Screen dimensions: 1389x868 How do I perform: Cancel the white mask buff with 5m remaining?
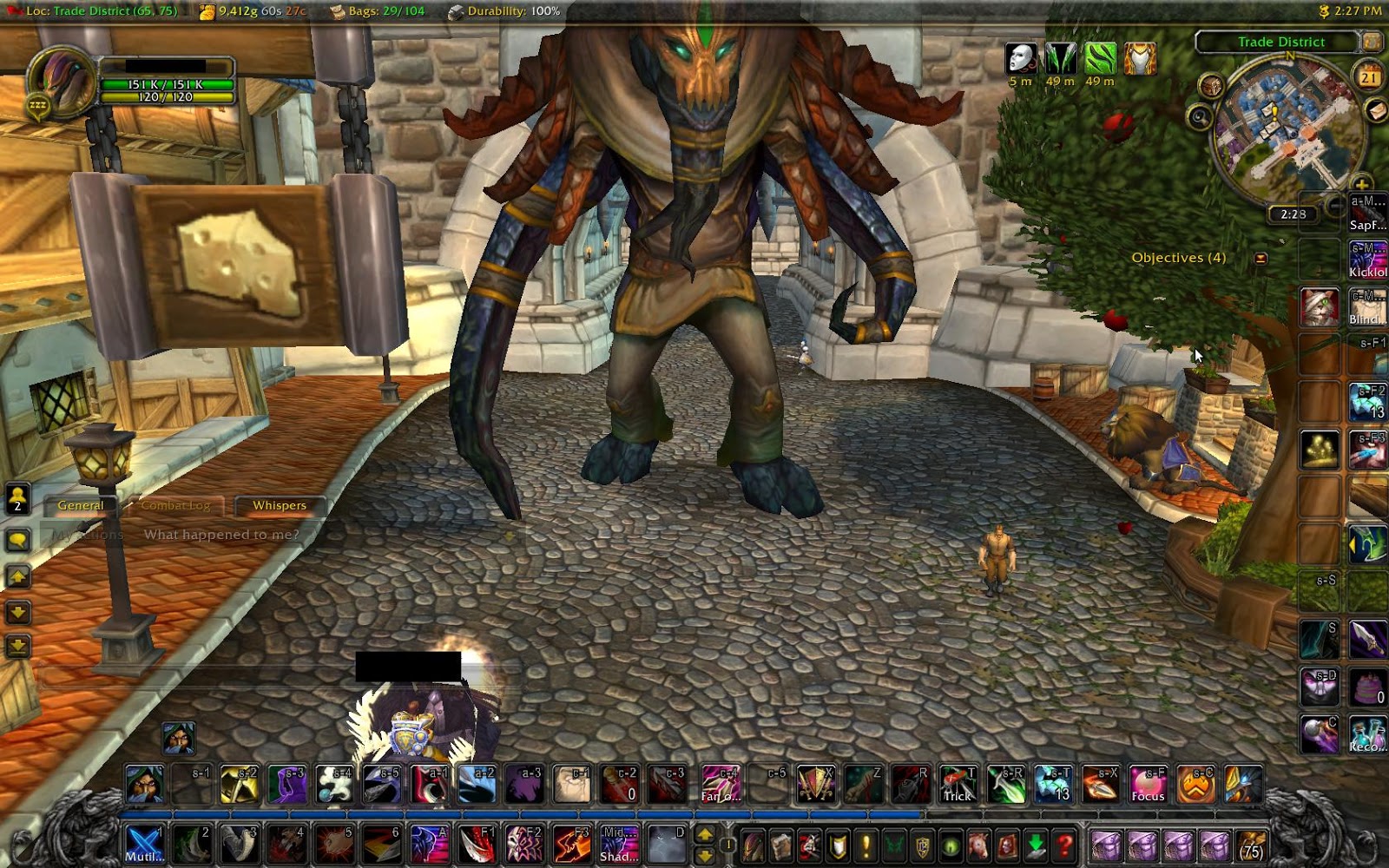pyautogui.click(x=1021, y=56)
